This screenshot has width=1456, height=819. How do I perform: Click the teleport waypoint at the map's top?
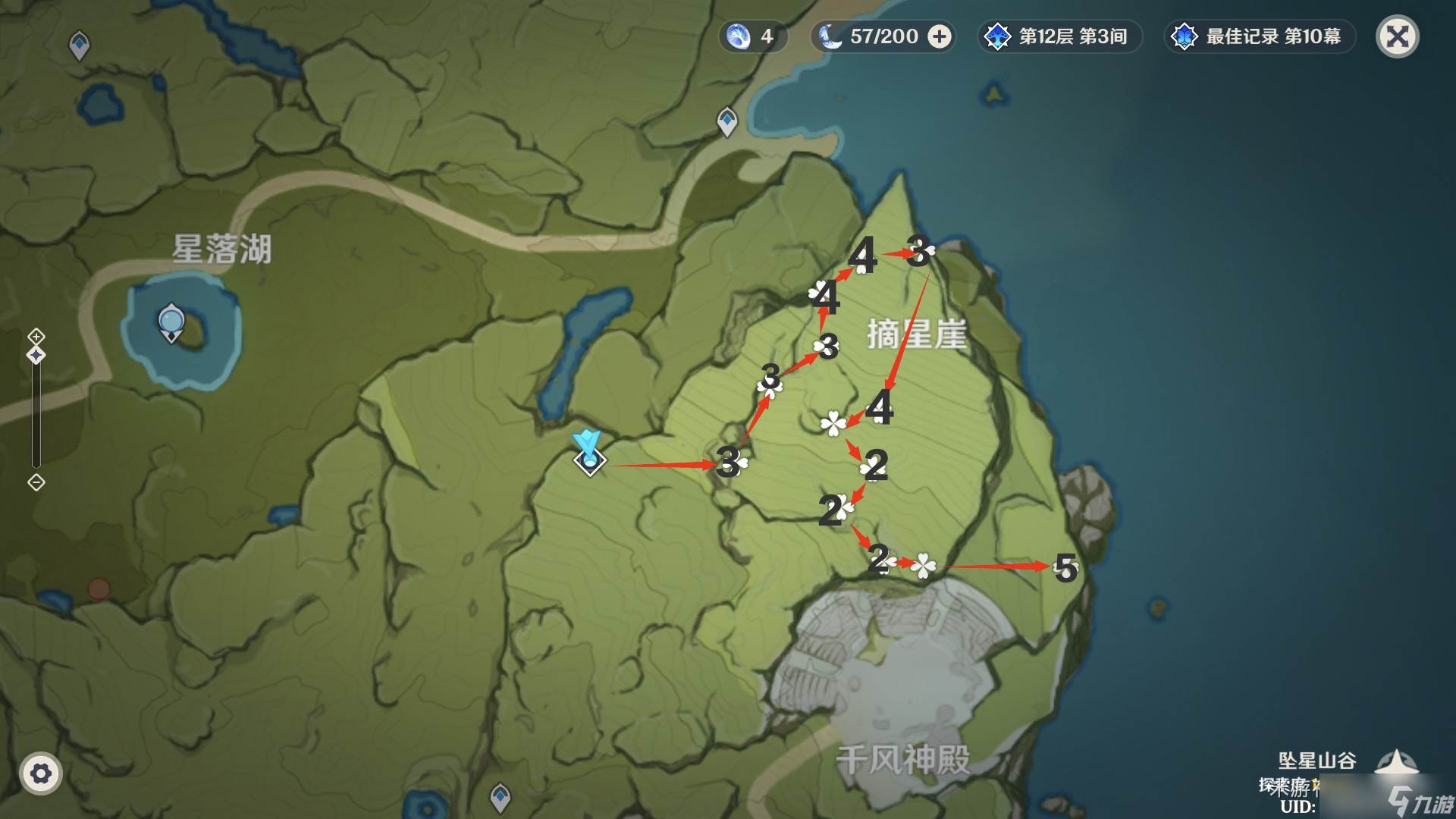[727, 123]
